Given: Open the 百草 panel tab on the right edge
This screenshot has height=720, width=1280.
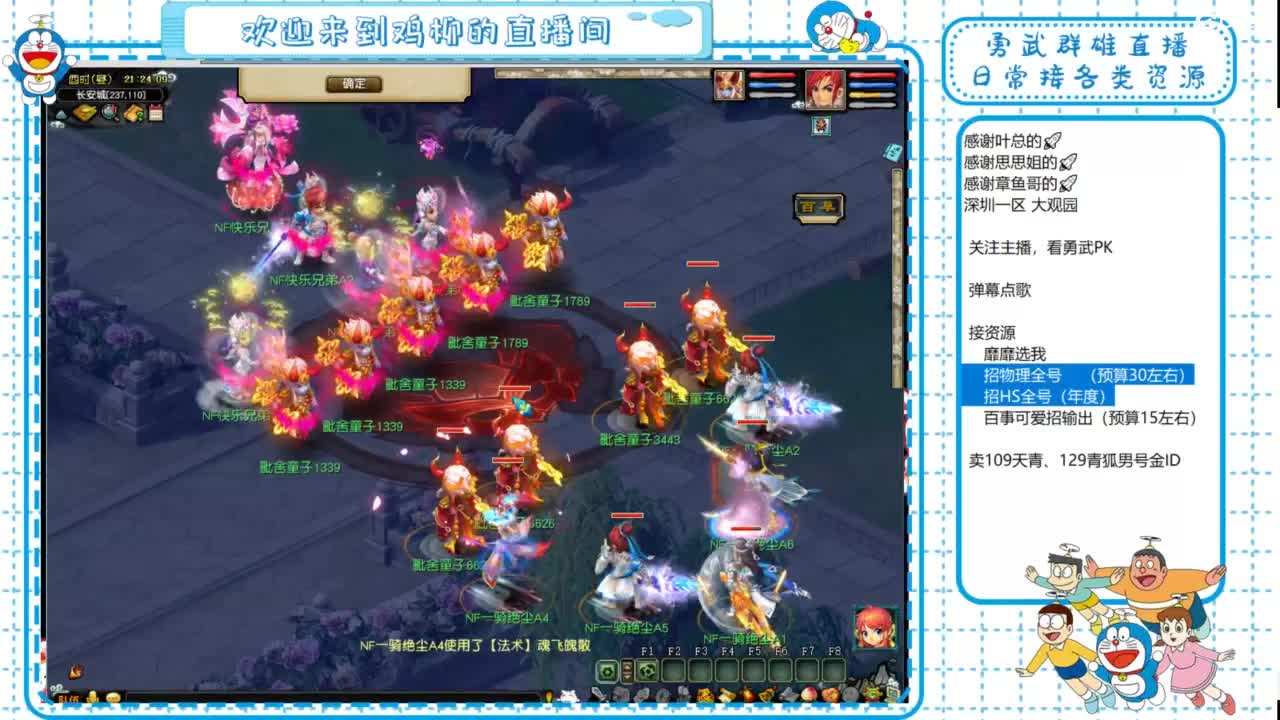Looking at the screenshot, I should tap(820, 207).
